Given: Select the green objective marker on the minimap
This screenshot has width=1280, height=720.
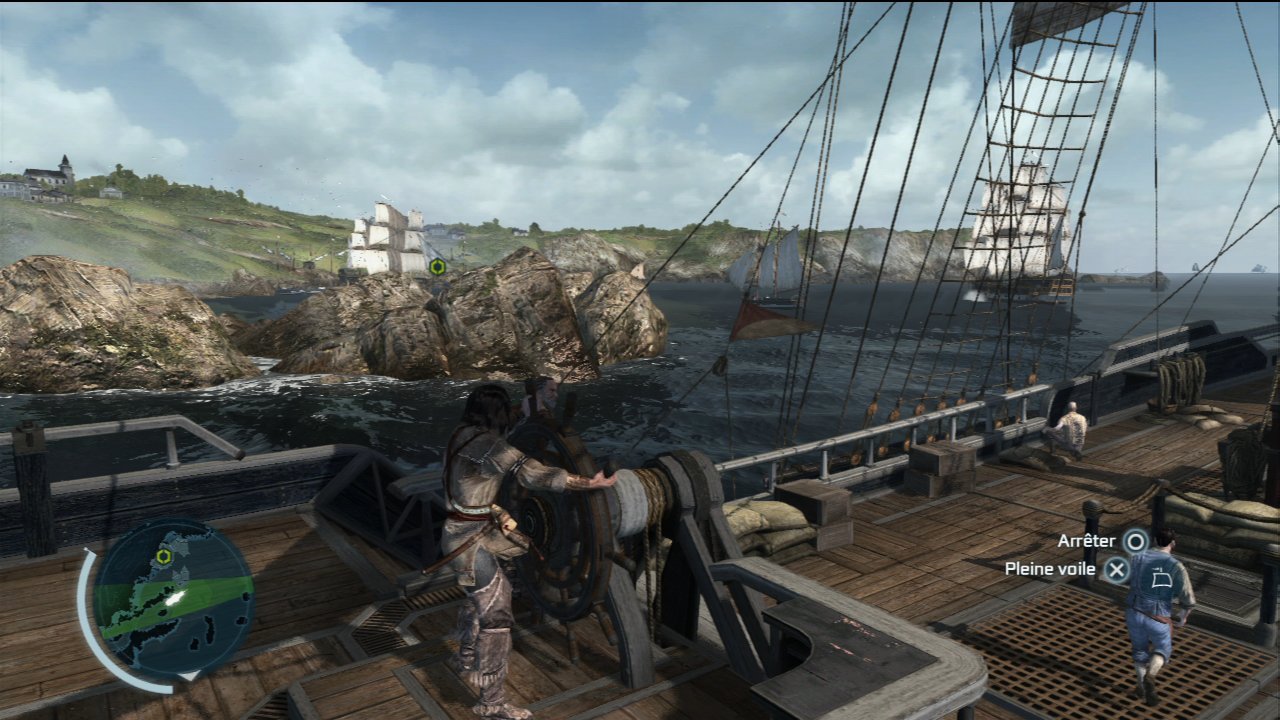Looking at the screenshot, I should click(x=163, y=556).
